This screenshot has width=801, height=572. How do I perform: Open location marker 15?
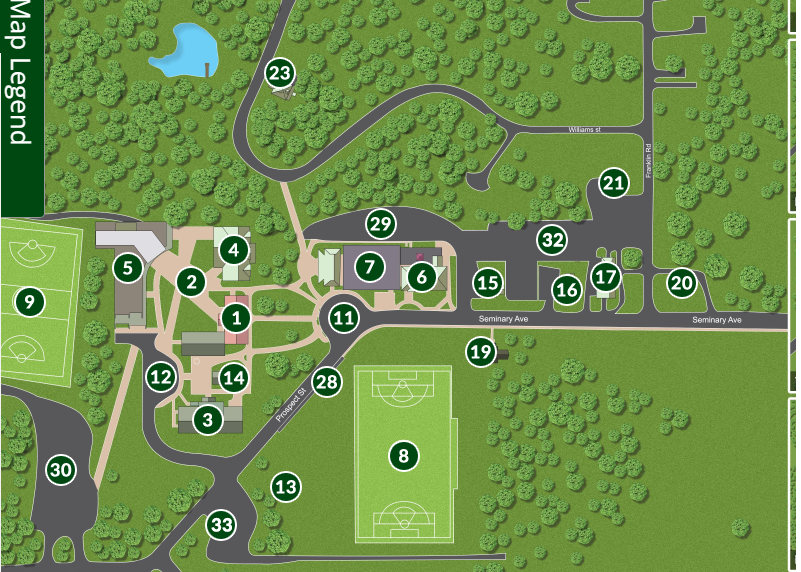tap(487, 283)
